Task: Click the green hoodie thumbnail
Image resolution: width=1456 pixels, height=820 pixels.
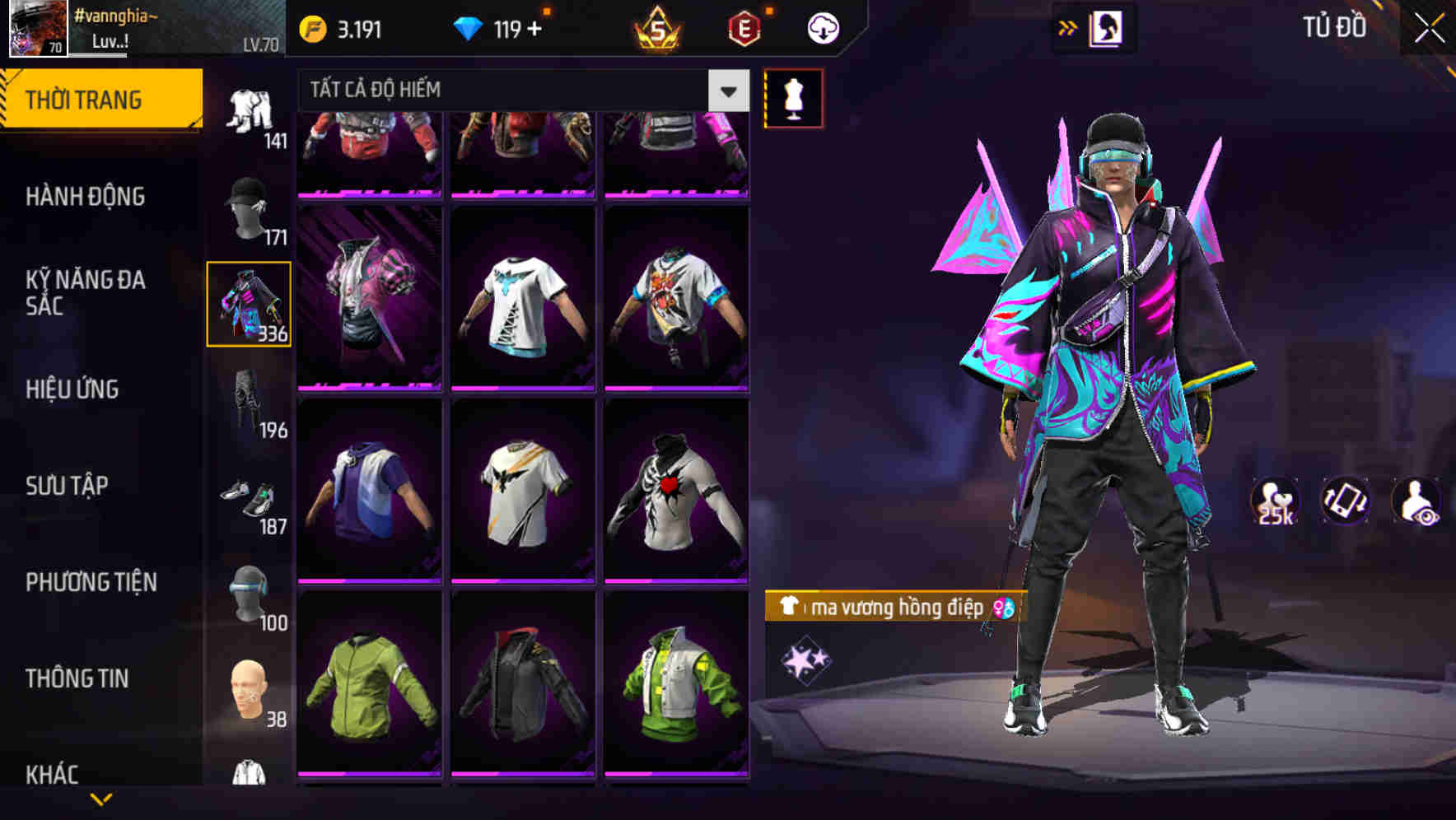Action: coord(369,704)
